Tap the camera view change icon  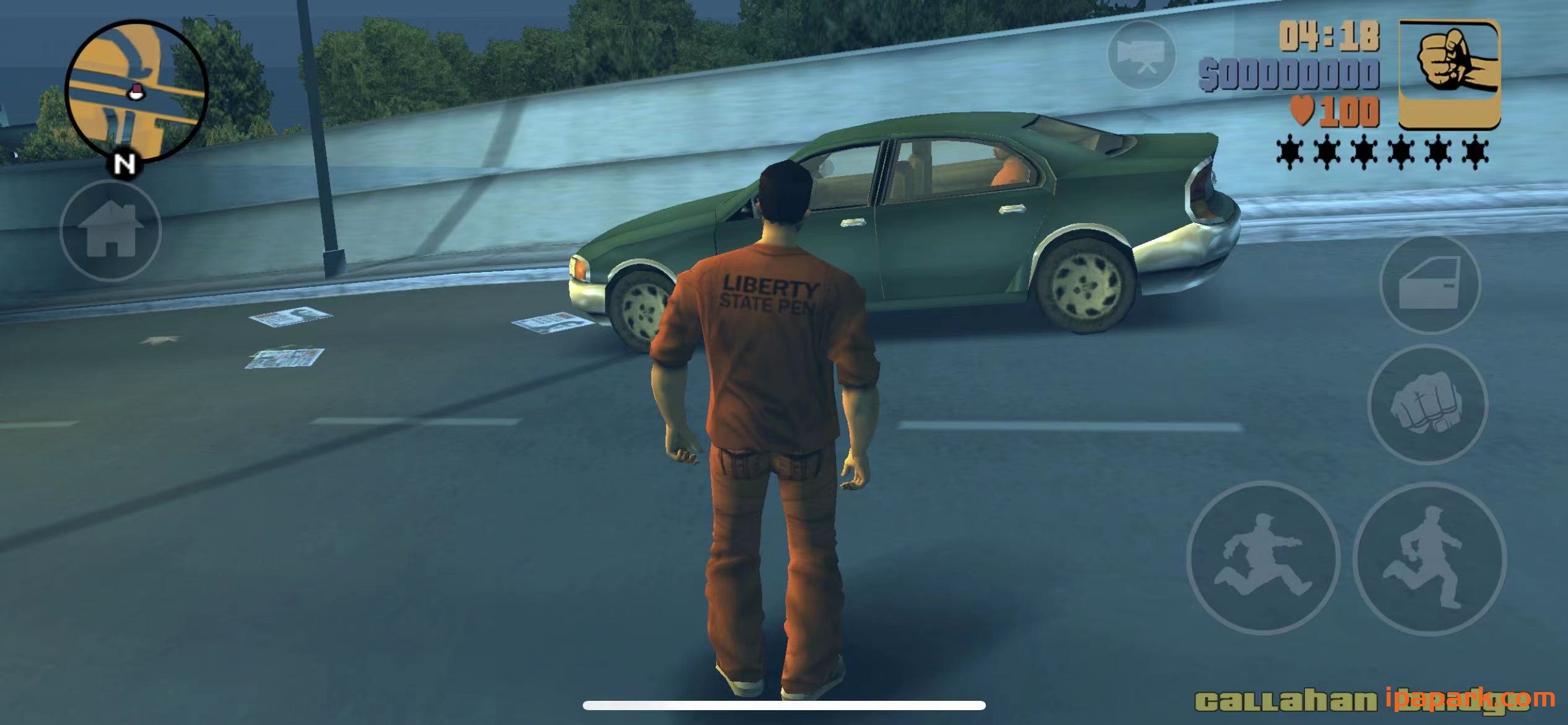point(1141,56)
